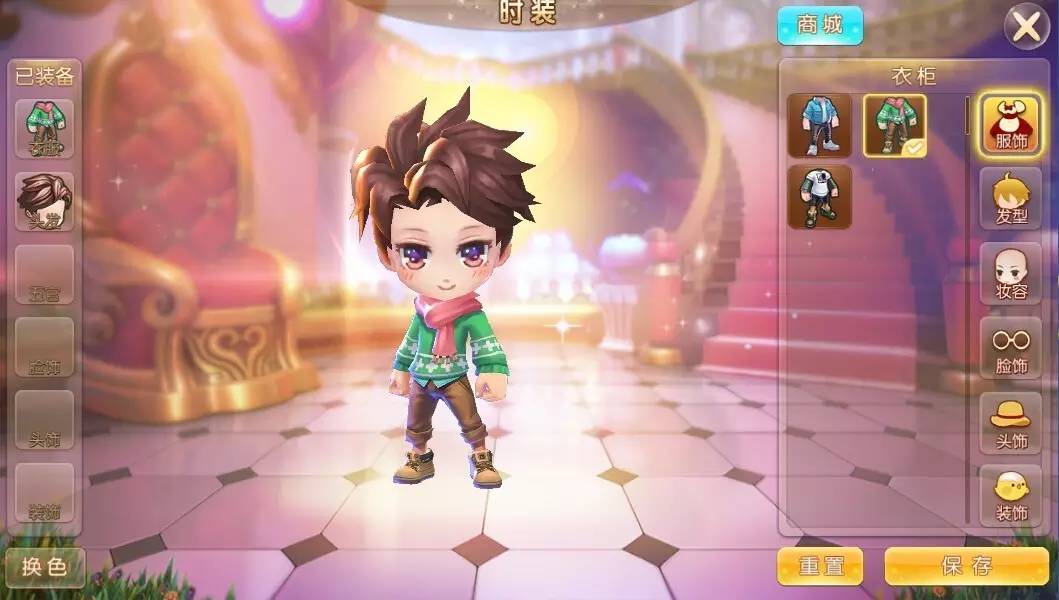Select the blue jacket outfit in wardrobe

(x=819, y=126)
